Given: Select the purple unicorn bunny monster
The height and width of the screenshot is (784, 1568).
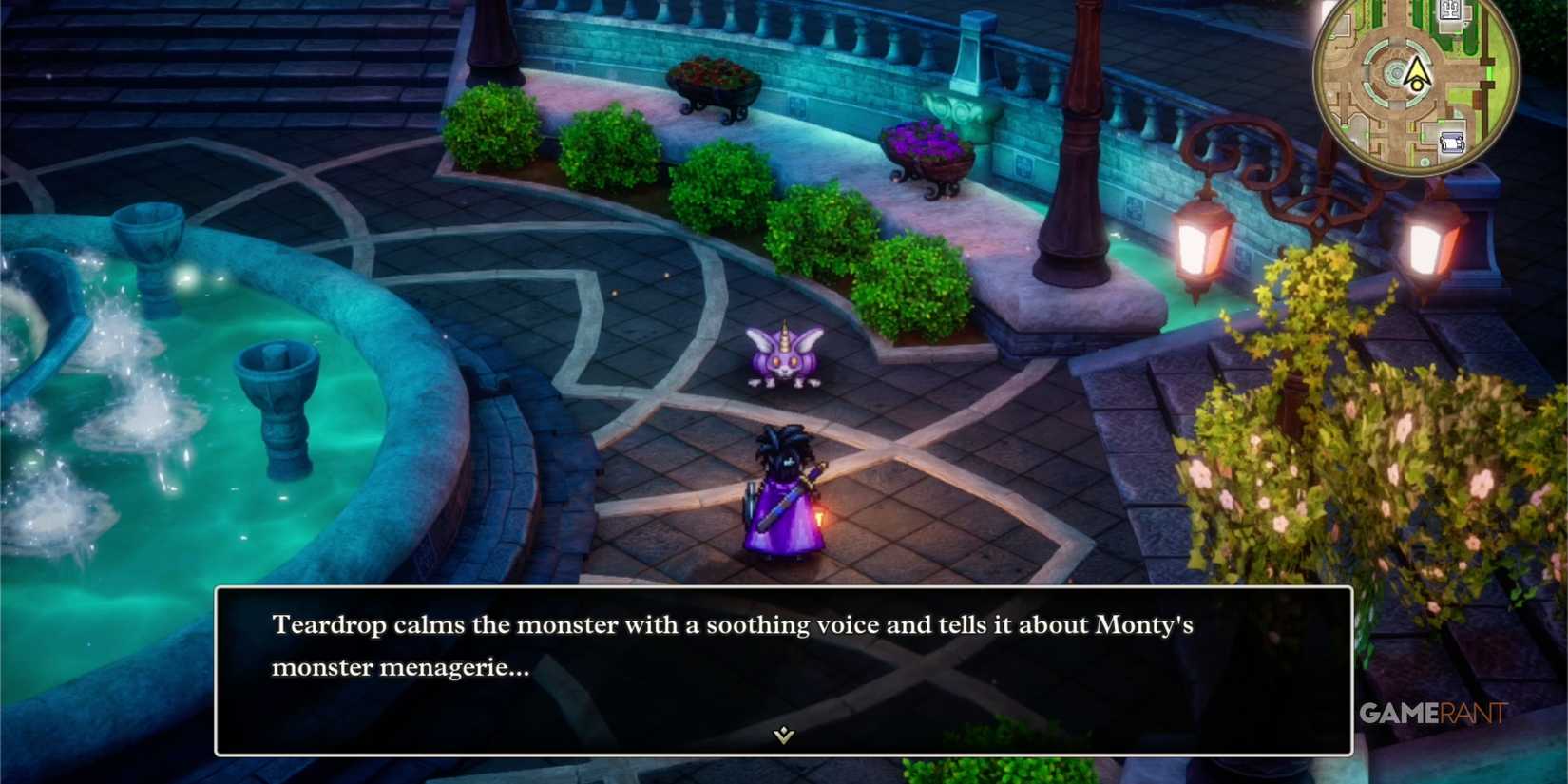Looking at the screenshot, I should (783, 359).
